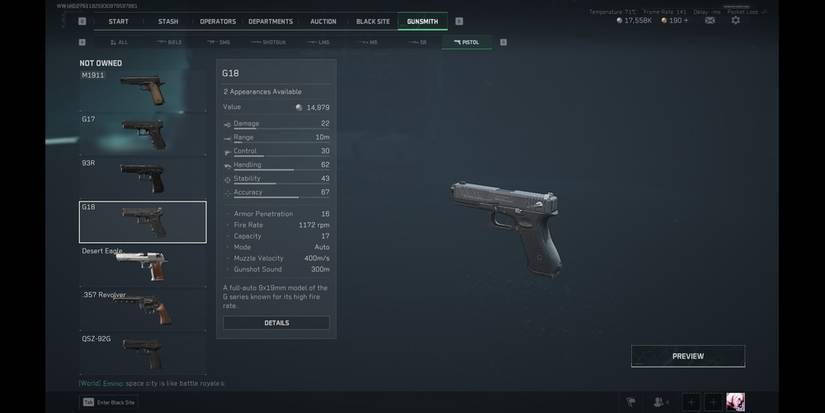Select the Black Site tab
825x413 pixels.
[373, 21]
